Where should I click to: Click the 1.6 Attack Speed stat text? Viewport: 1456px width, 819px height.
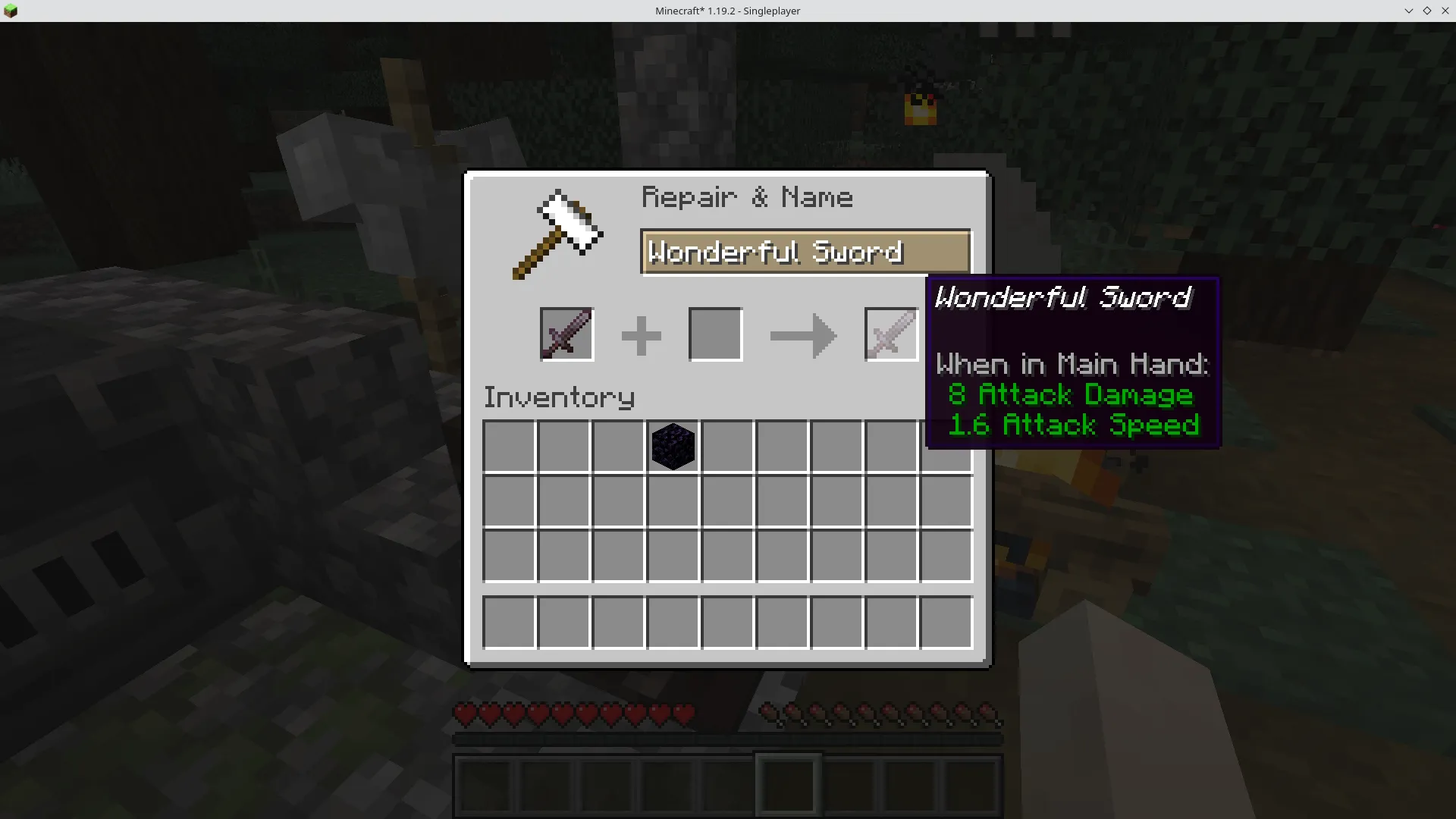[x=1074, y=425]
